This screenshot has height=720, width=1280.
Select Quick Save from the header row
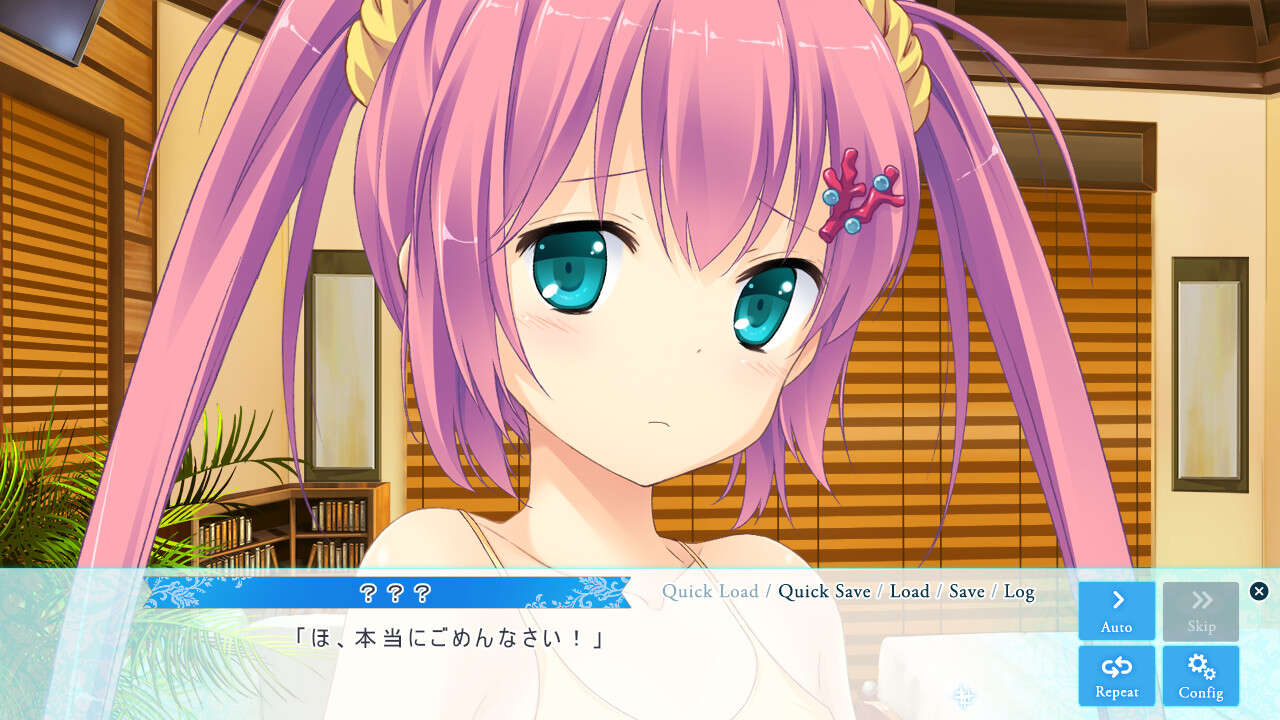pos(824,592)
